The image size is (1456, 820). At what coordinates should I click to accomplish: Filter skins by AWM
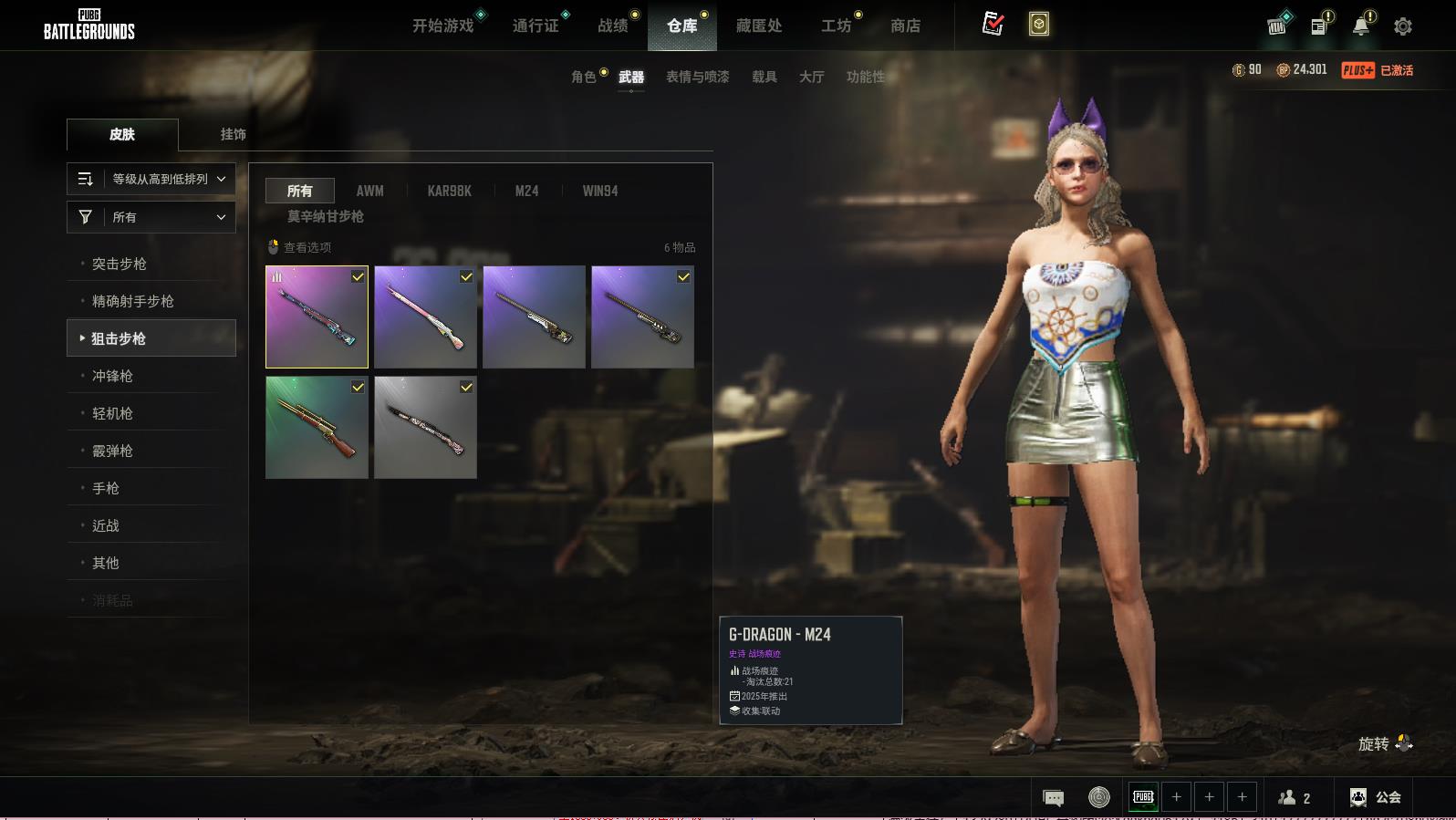369,191
